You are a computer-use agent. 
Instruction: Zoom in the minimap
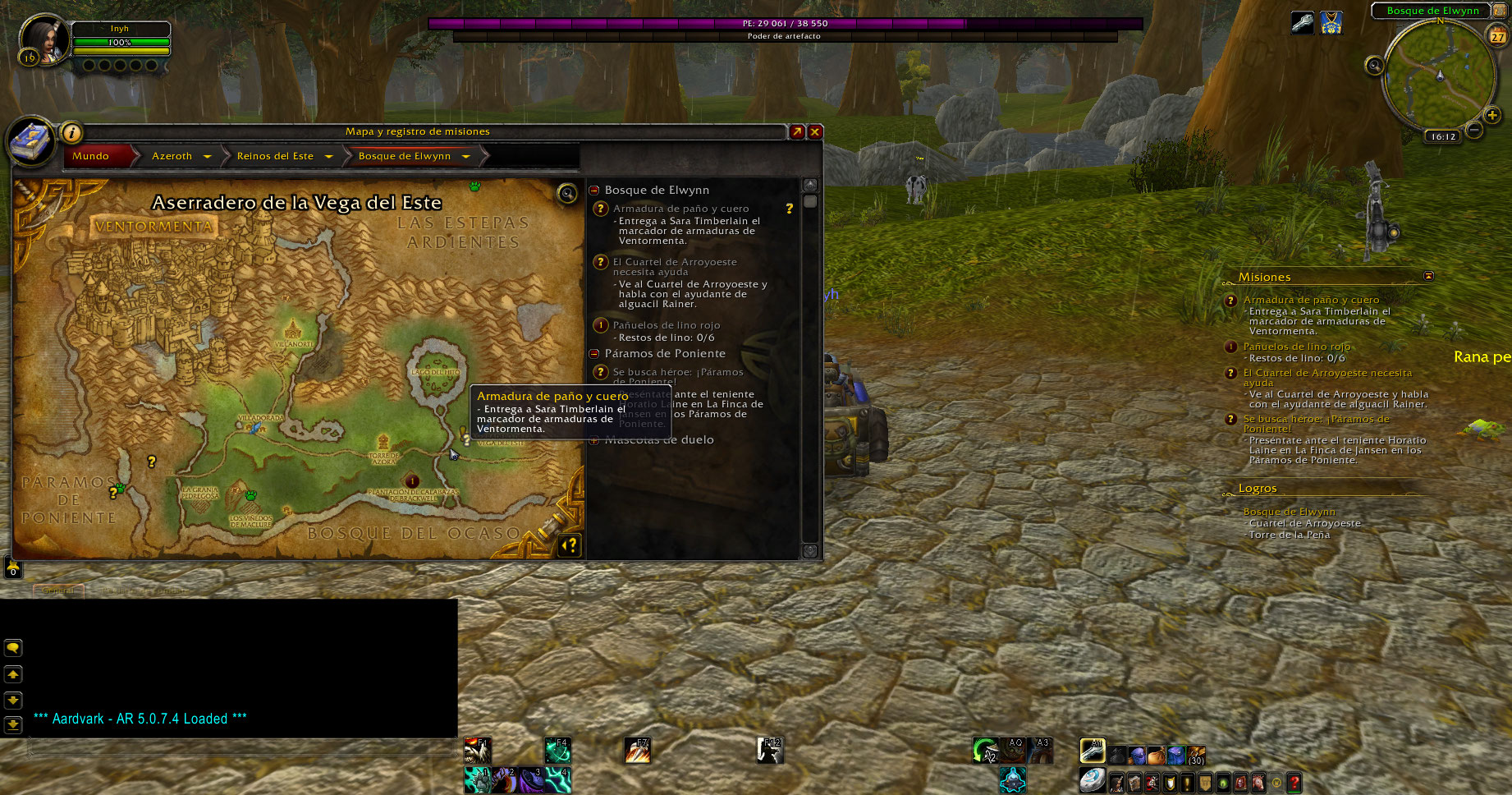(x=1492, y=116)
